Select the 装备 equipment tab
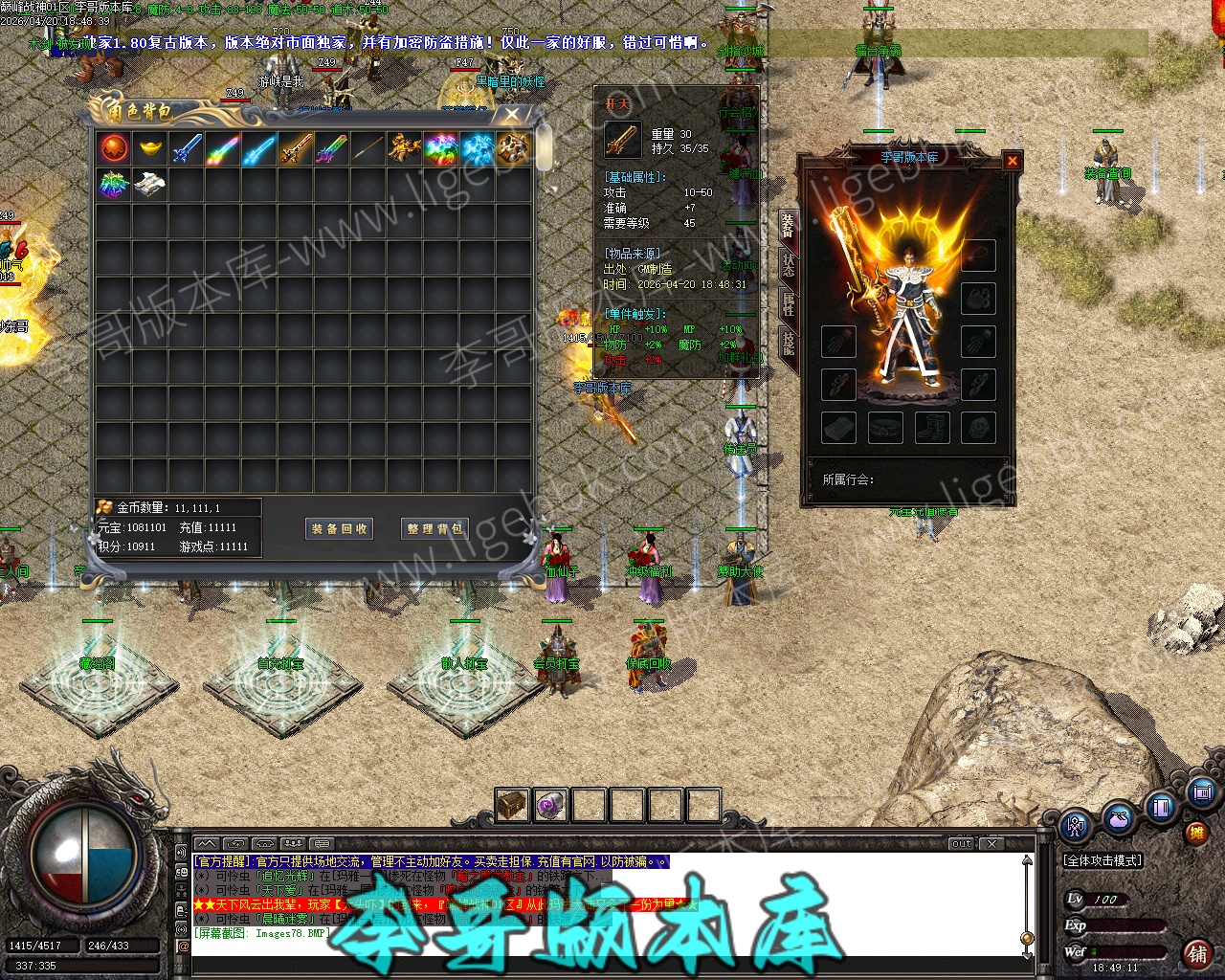 (x=789, y=226)
